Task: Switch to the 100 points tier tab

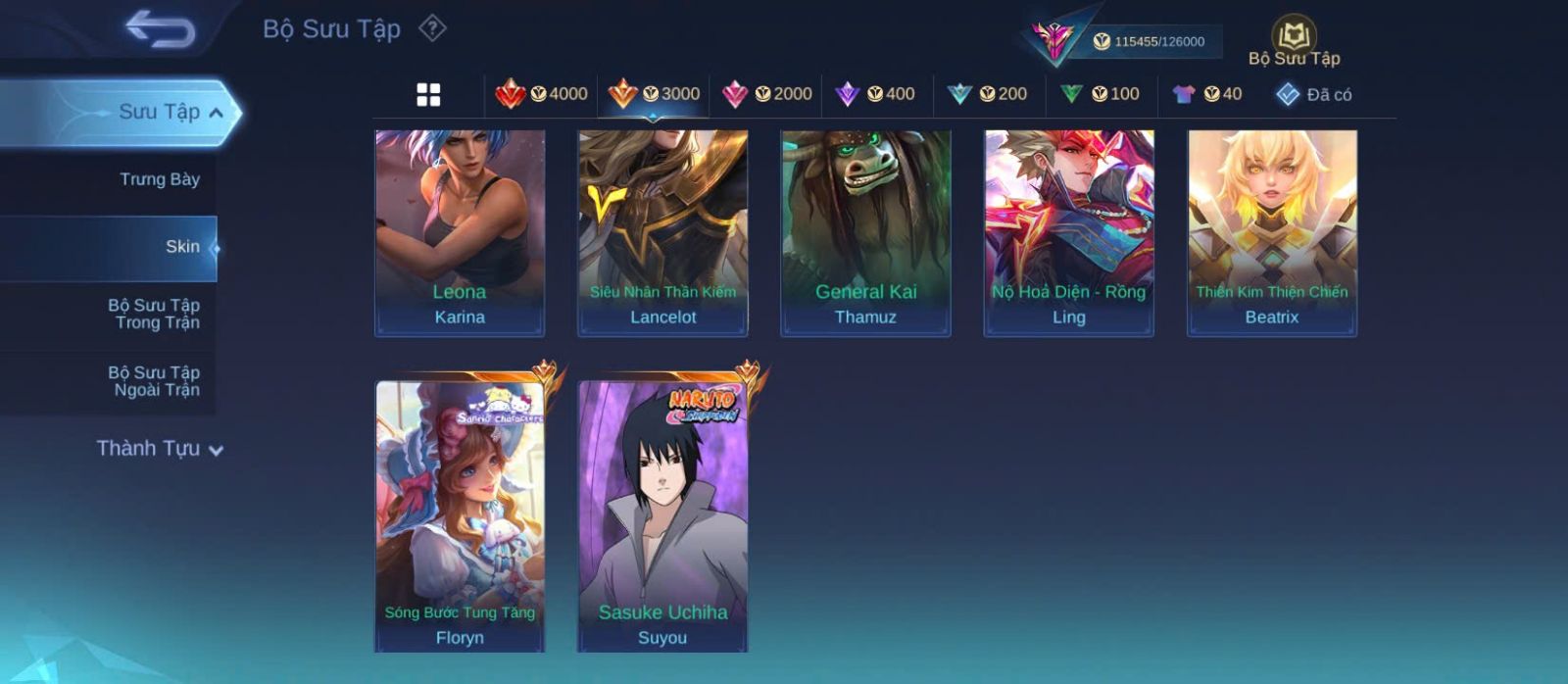Action: pyautogui.click(x=1100, y=94)
